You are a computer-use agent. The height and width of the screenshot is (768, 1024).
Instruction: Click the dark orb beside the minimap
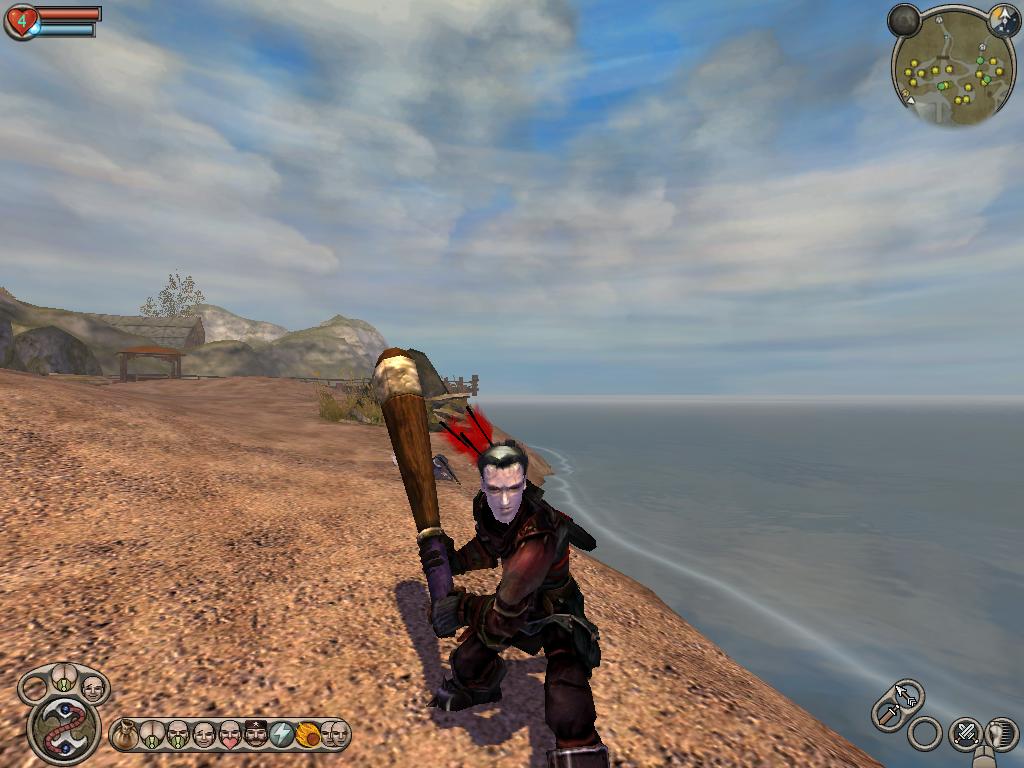coord(904,20)
